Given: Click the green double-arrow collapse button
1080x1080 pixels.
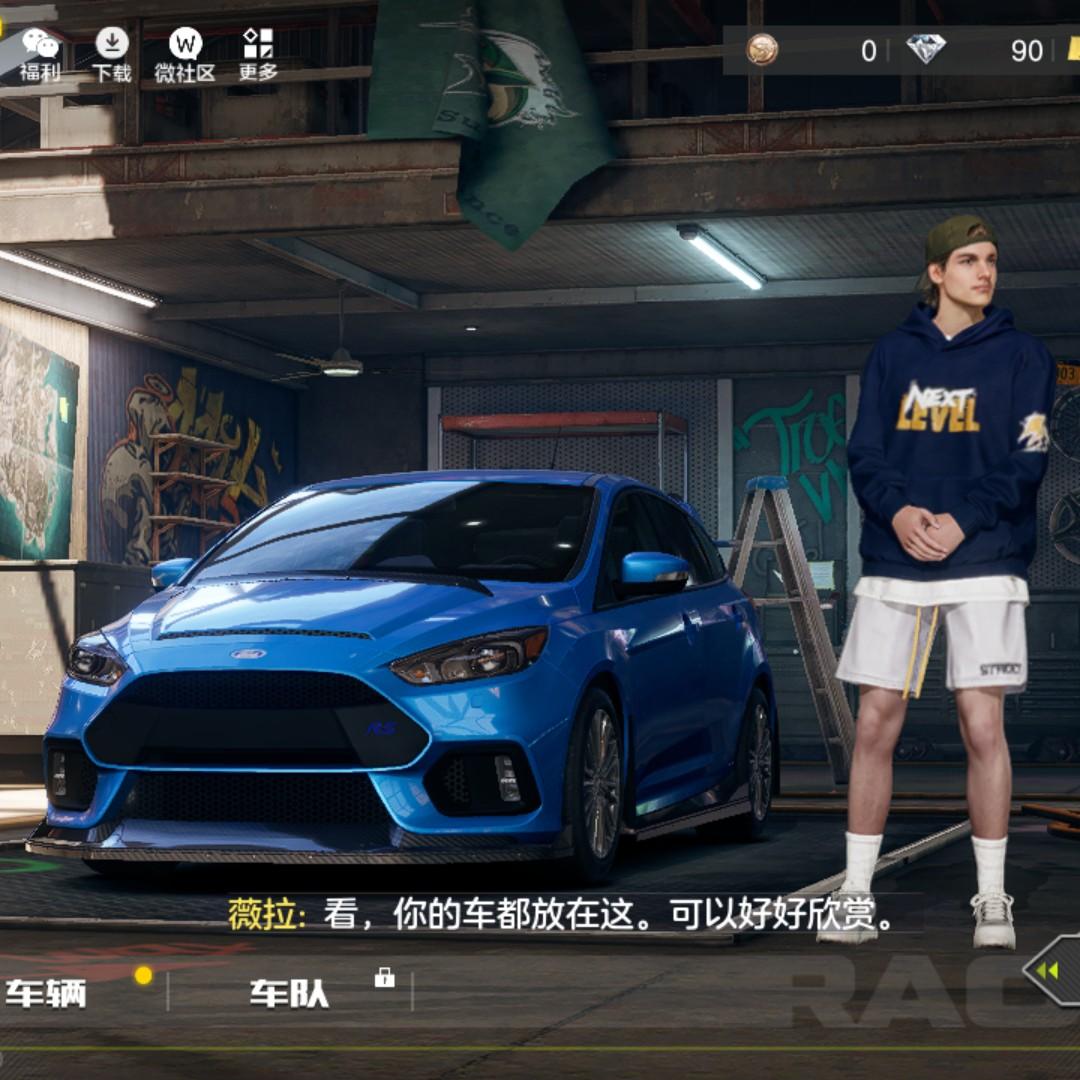Looking at the screenshot, I should [x=1049, y=970].
